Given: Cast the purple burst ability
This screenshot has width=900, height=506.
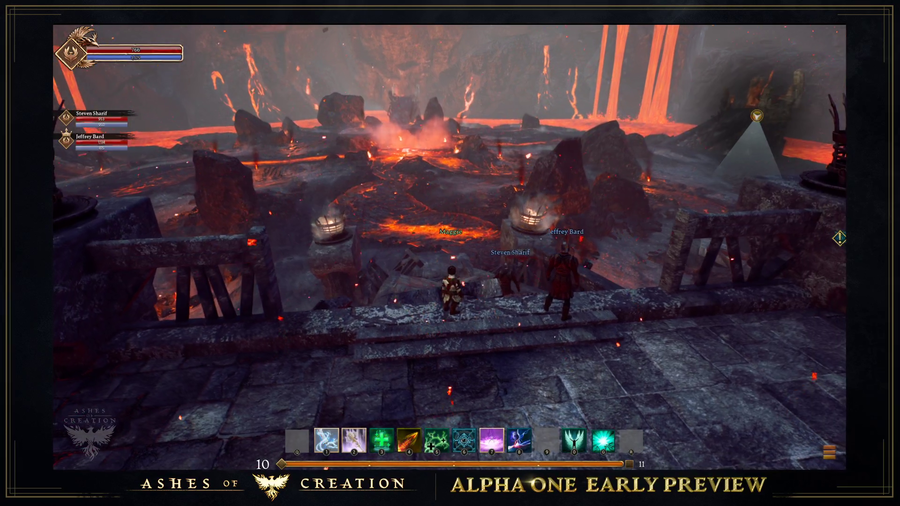Looking at the screenshot, I should (491, 440).
